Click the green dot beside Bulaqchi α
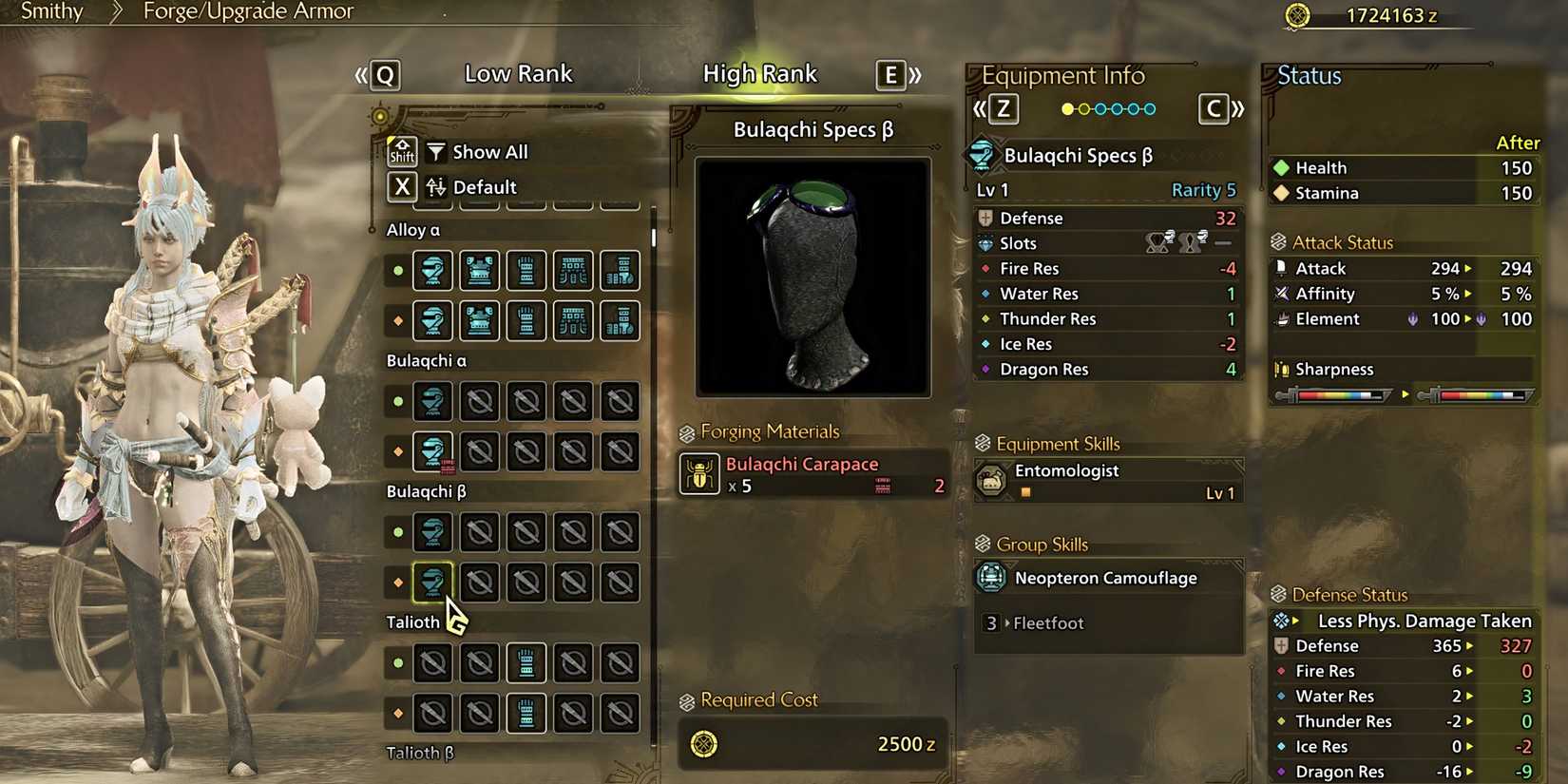 click(x=397, y=401)
